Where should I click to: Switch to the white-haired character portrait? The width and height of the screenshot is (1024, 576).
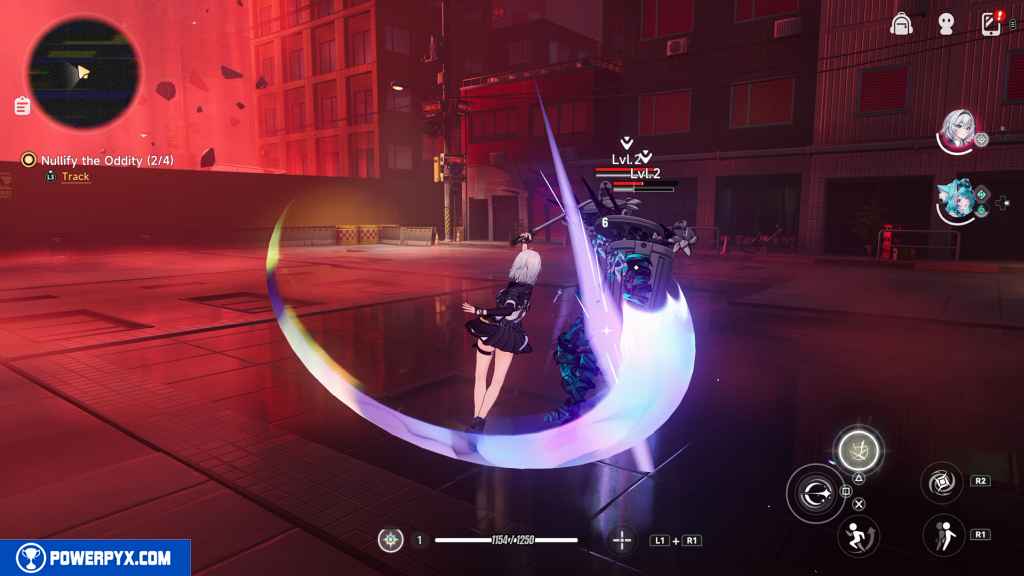(958, 130)
